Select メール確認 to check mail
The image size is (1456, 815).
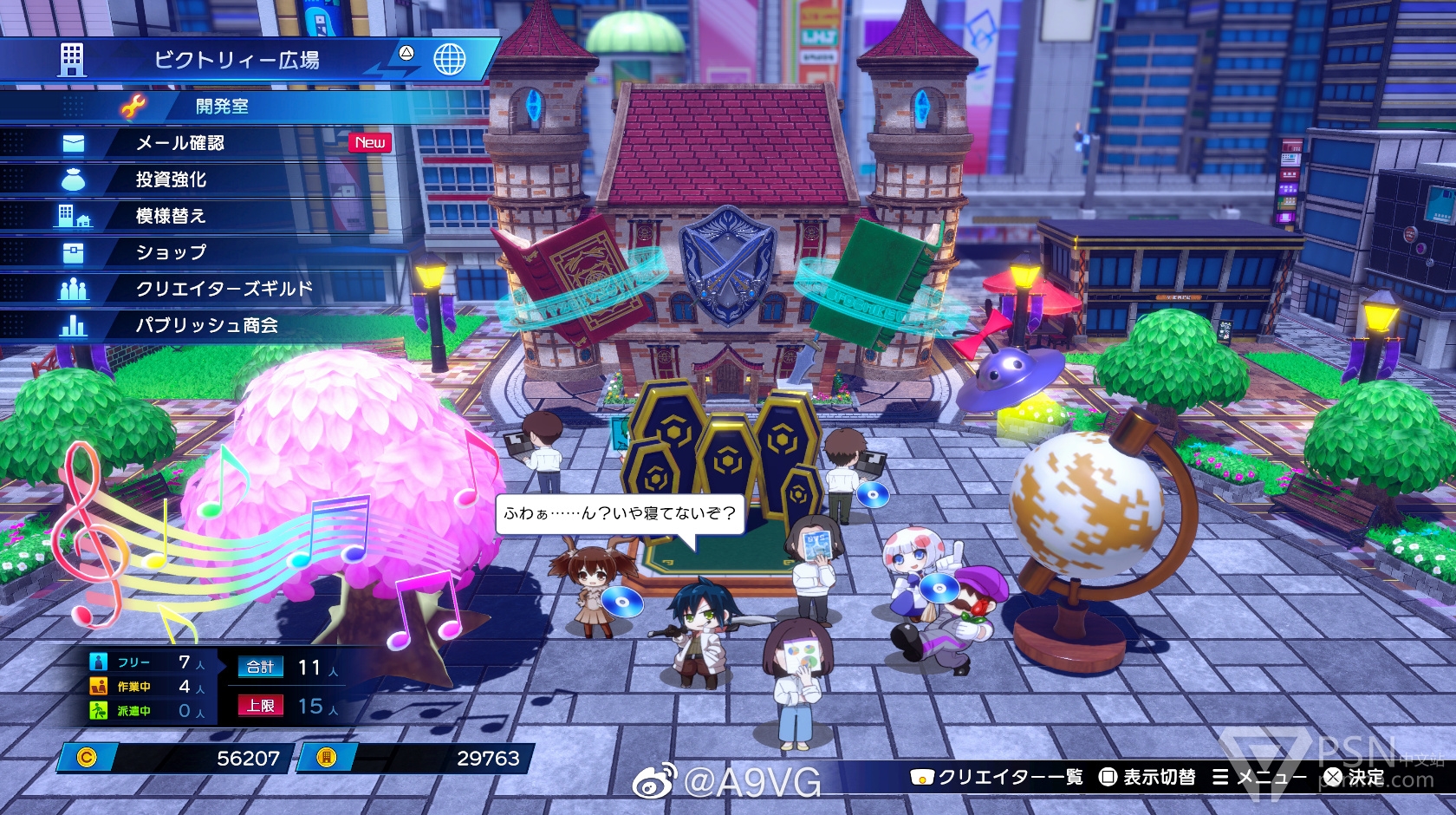(180, 143)
